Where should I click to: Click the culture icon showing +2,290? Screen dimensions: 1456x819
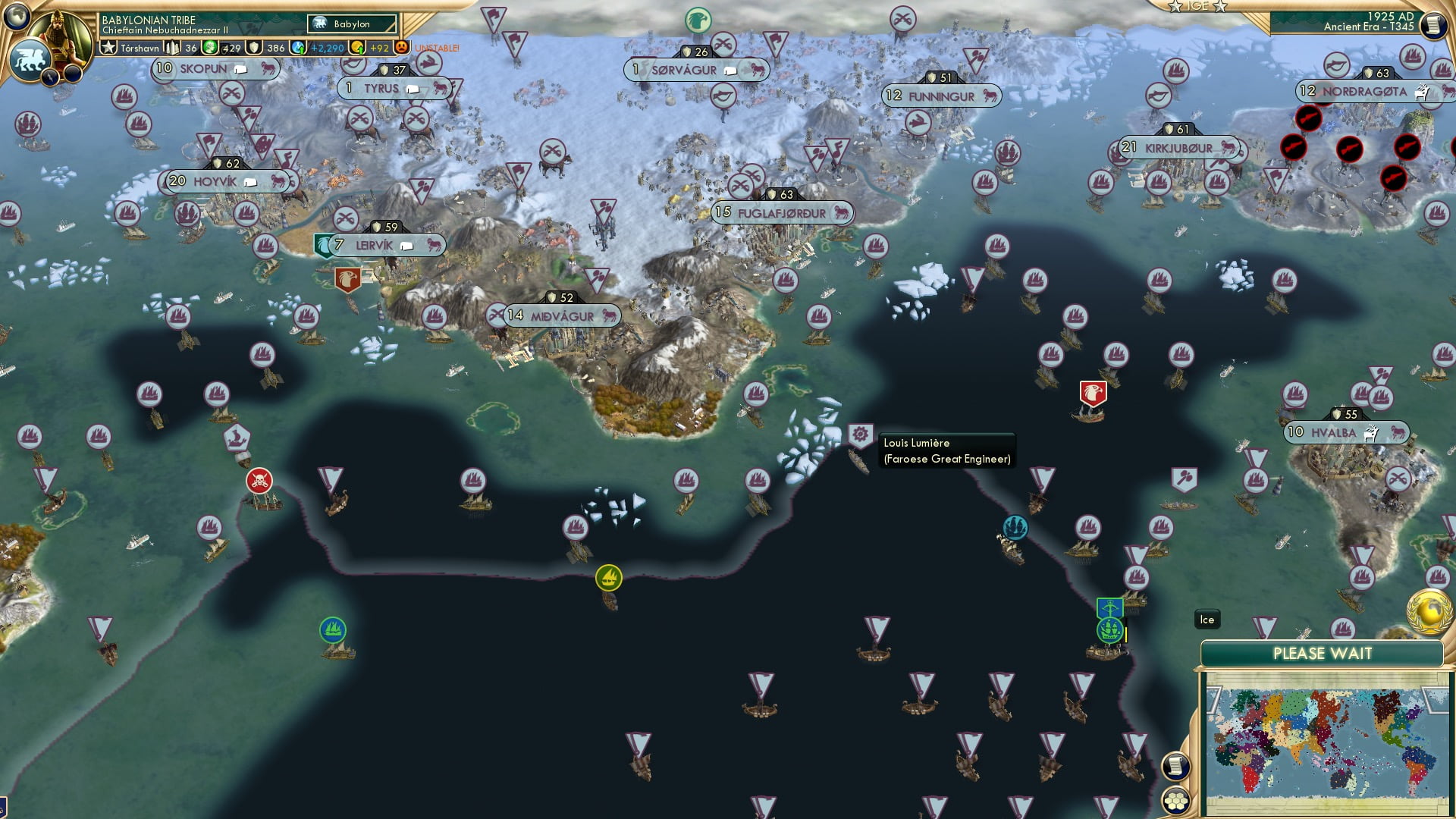[x=298, y=47]
